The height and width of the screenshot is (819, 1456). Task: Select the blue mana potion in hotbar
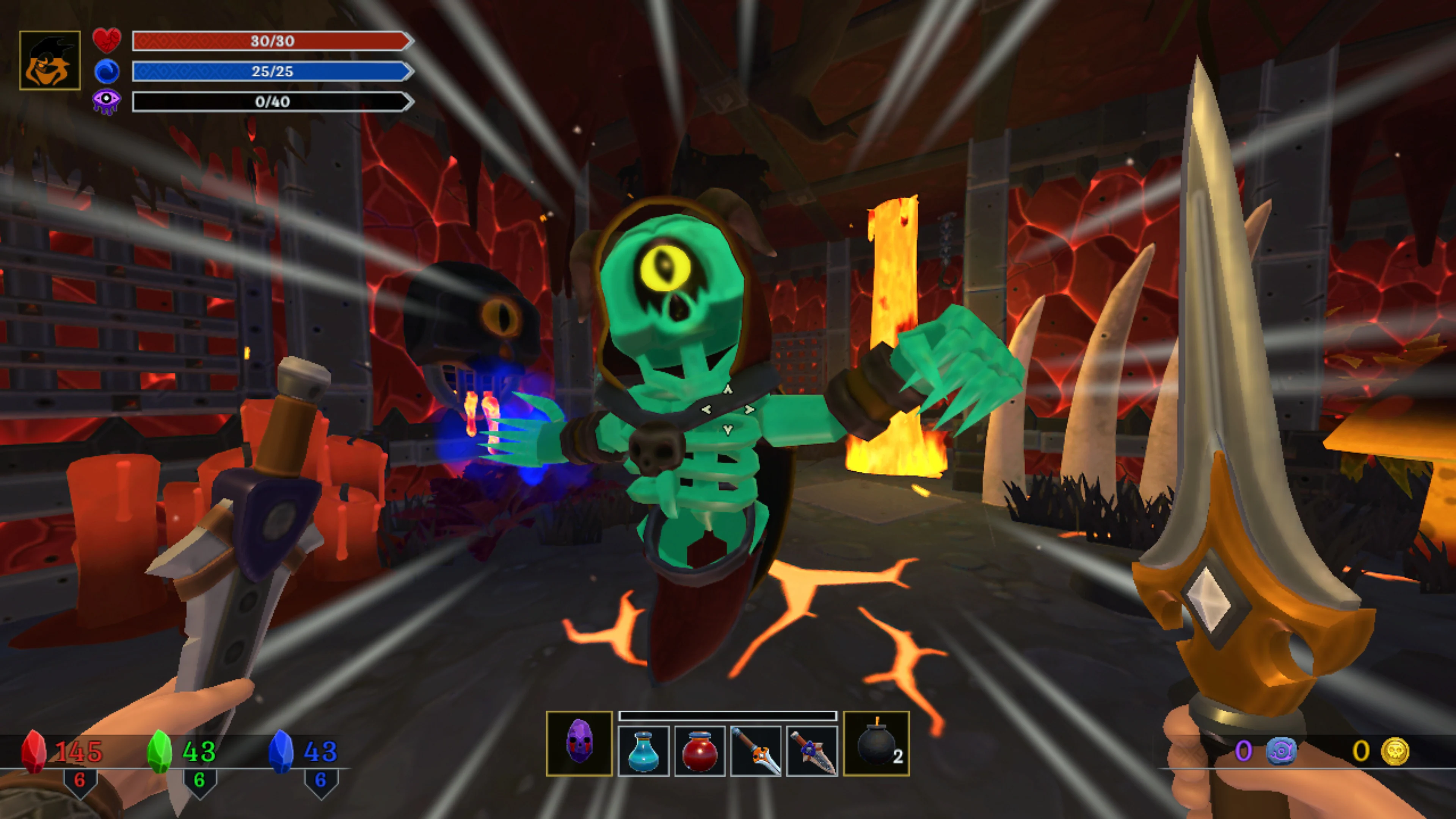pyautogui.click(x=644, y=749)
